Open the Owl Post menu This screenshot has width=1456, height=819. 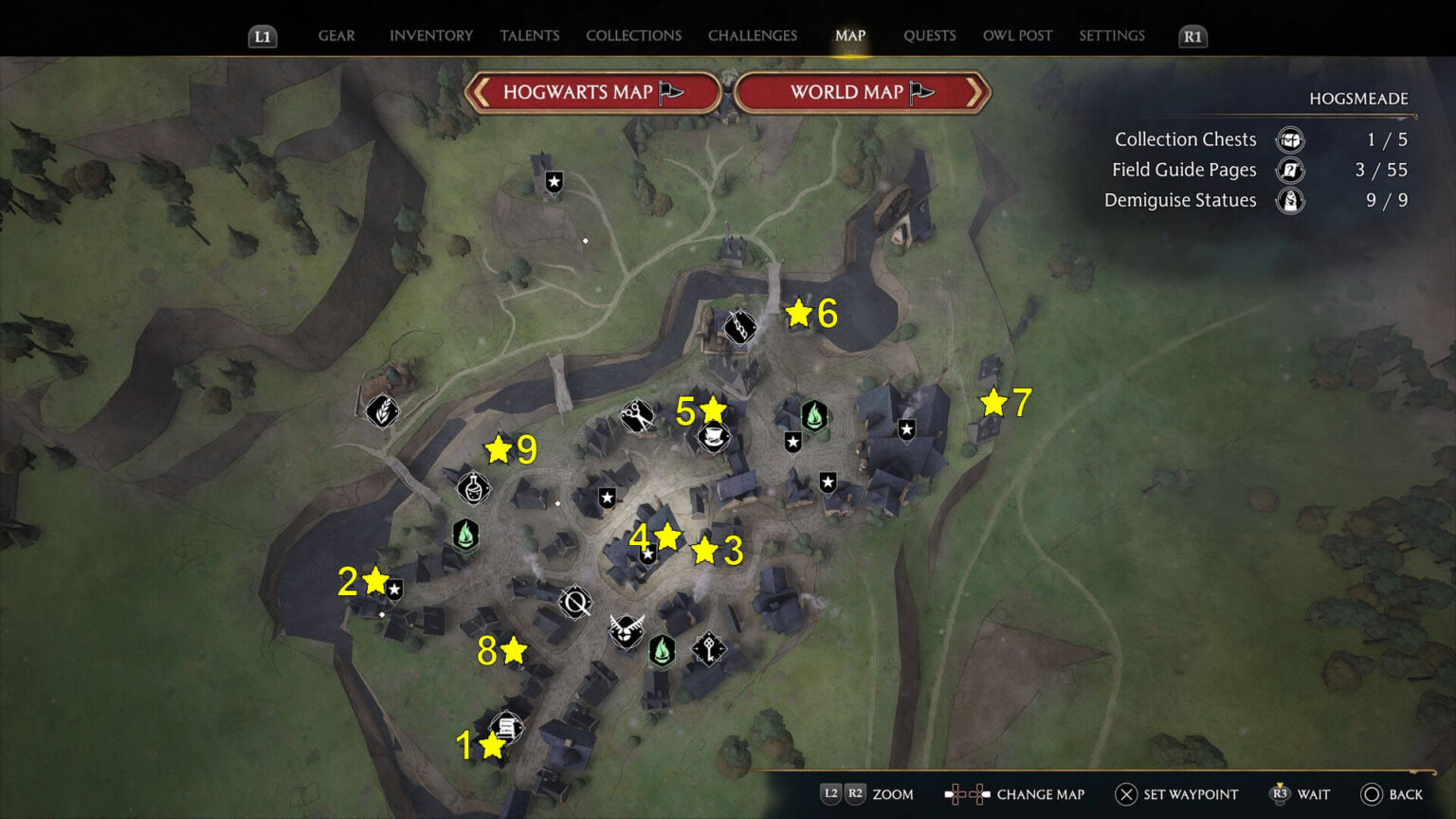click(x=1017, y=35)
